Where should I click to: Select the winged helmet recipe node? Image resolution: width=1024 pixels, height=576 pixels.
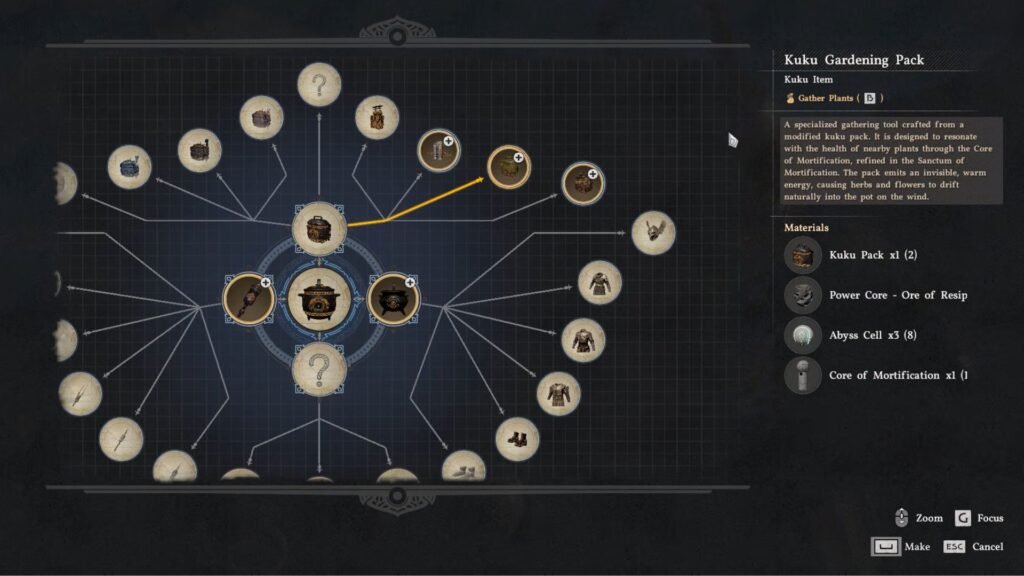click(653, 232)
